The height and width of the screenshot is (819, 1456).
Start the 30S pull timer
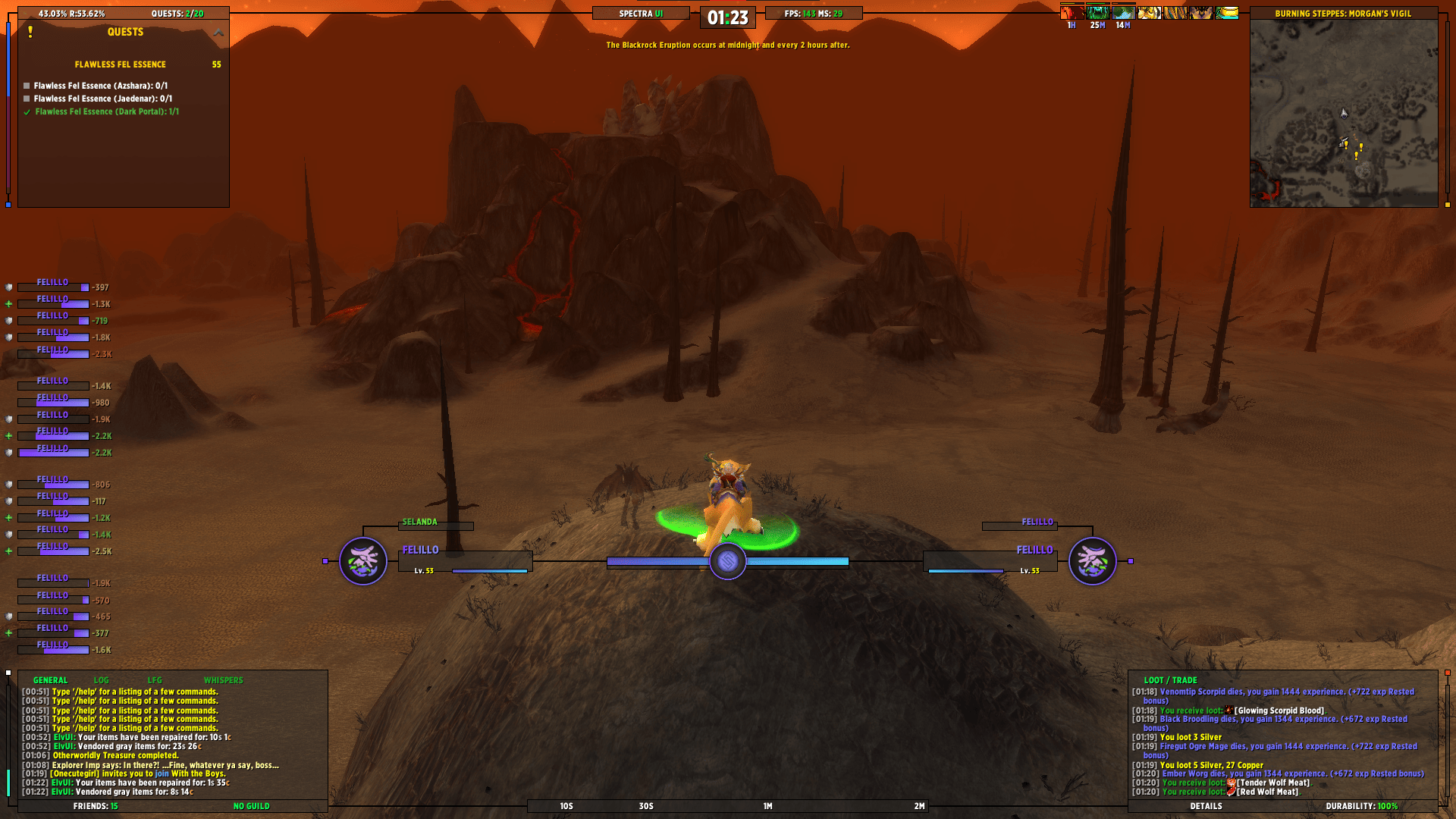coord(645,807)
